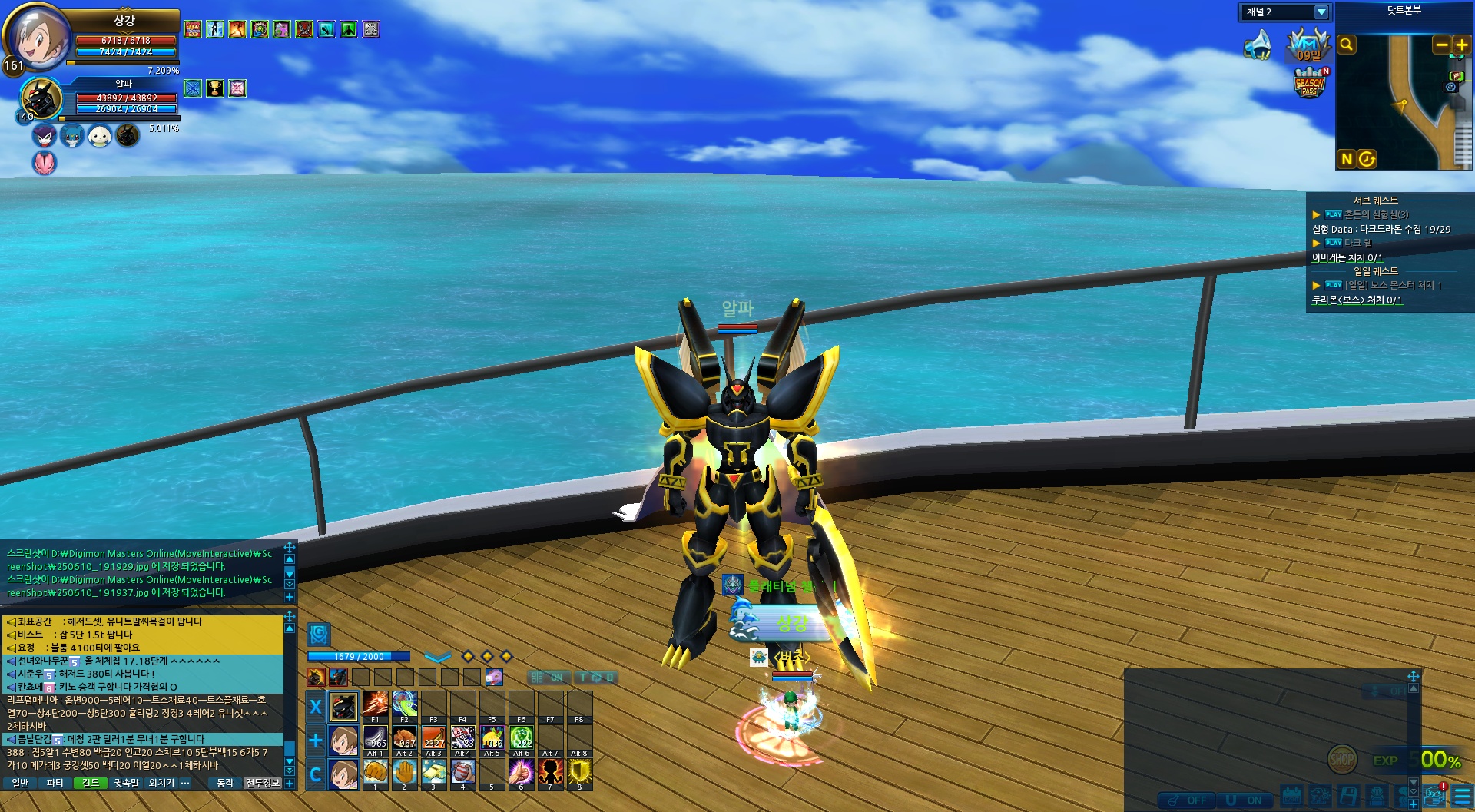1475x812 pixels.
Task: Click the minimap magnifying glass search button
Action: (x=1347, y=45)
